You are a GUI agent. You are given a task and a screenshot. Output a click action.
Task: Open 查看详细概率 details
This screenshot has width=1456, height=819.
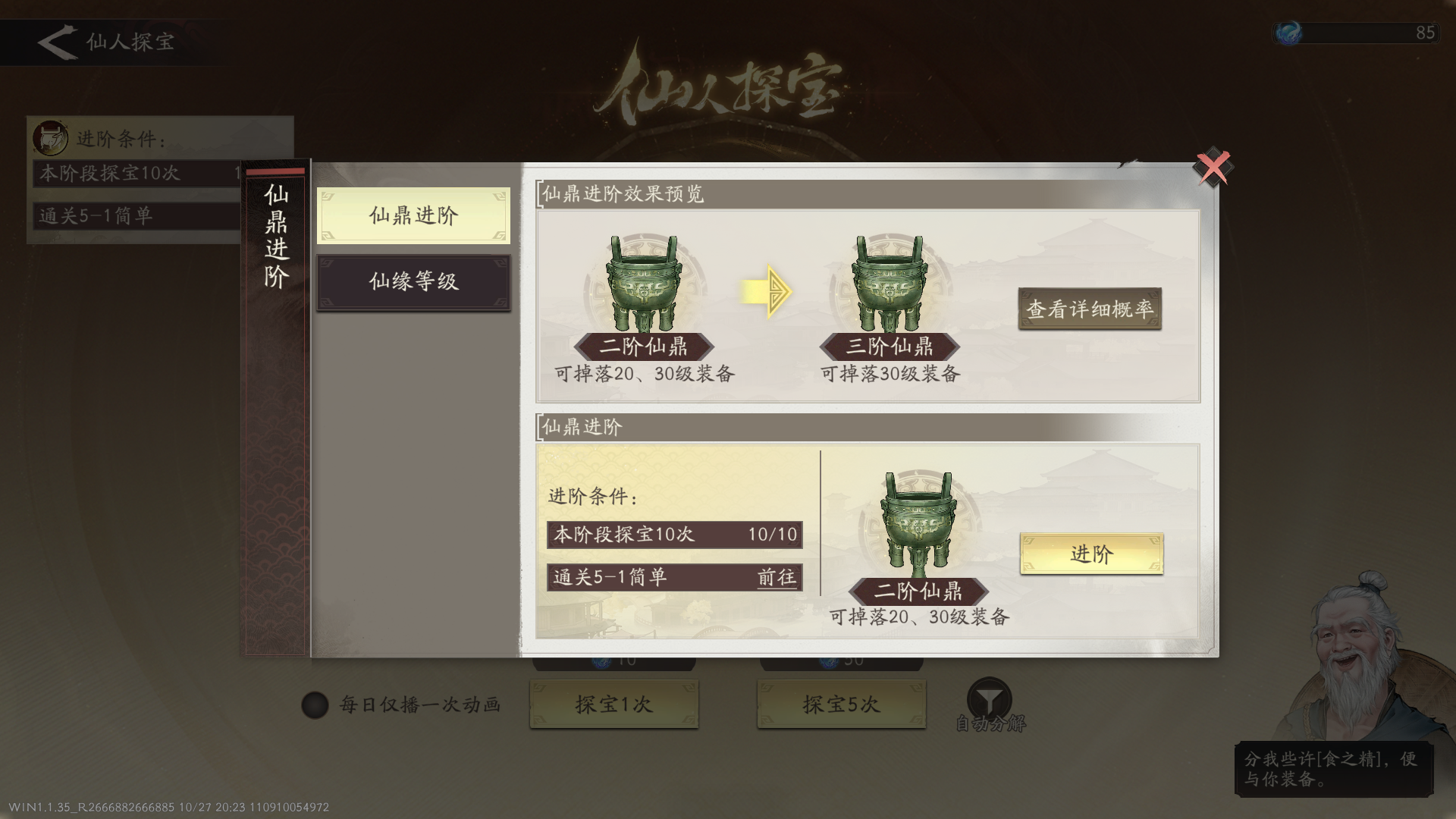pyautogui.click(x=1090, y=308)
